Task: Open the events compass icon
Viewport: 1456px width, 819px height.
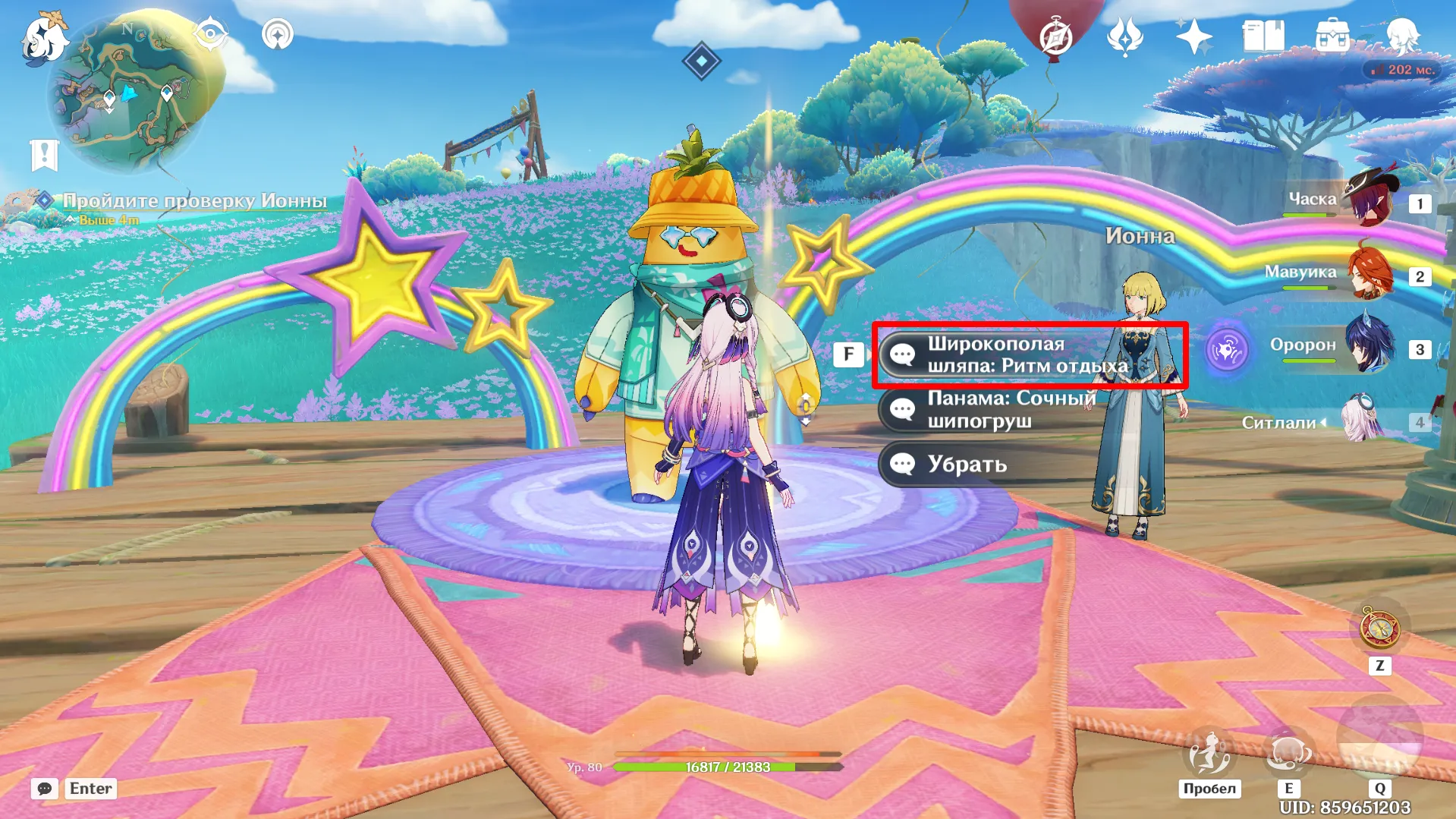Action: (1056, 36)
